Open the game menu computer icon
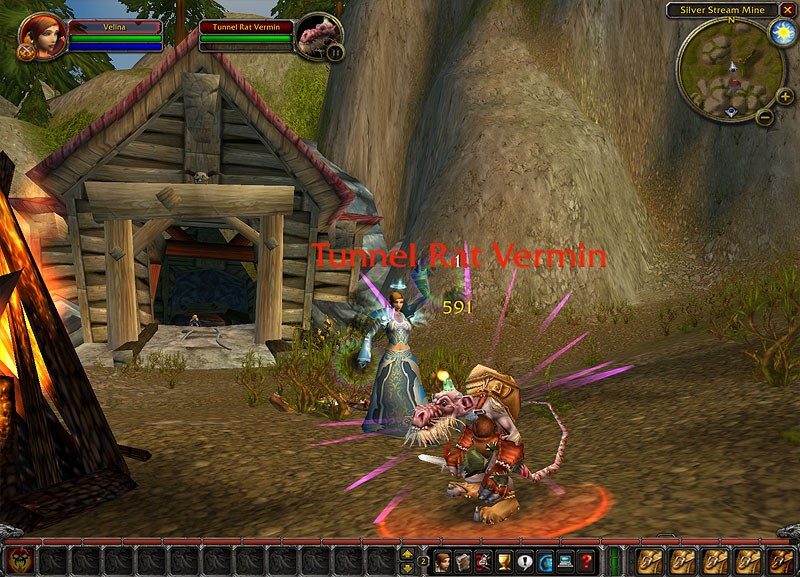 pos(566,561)
